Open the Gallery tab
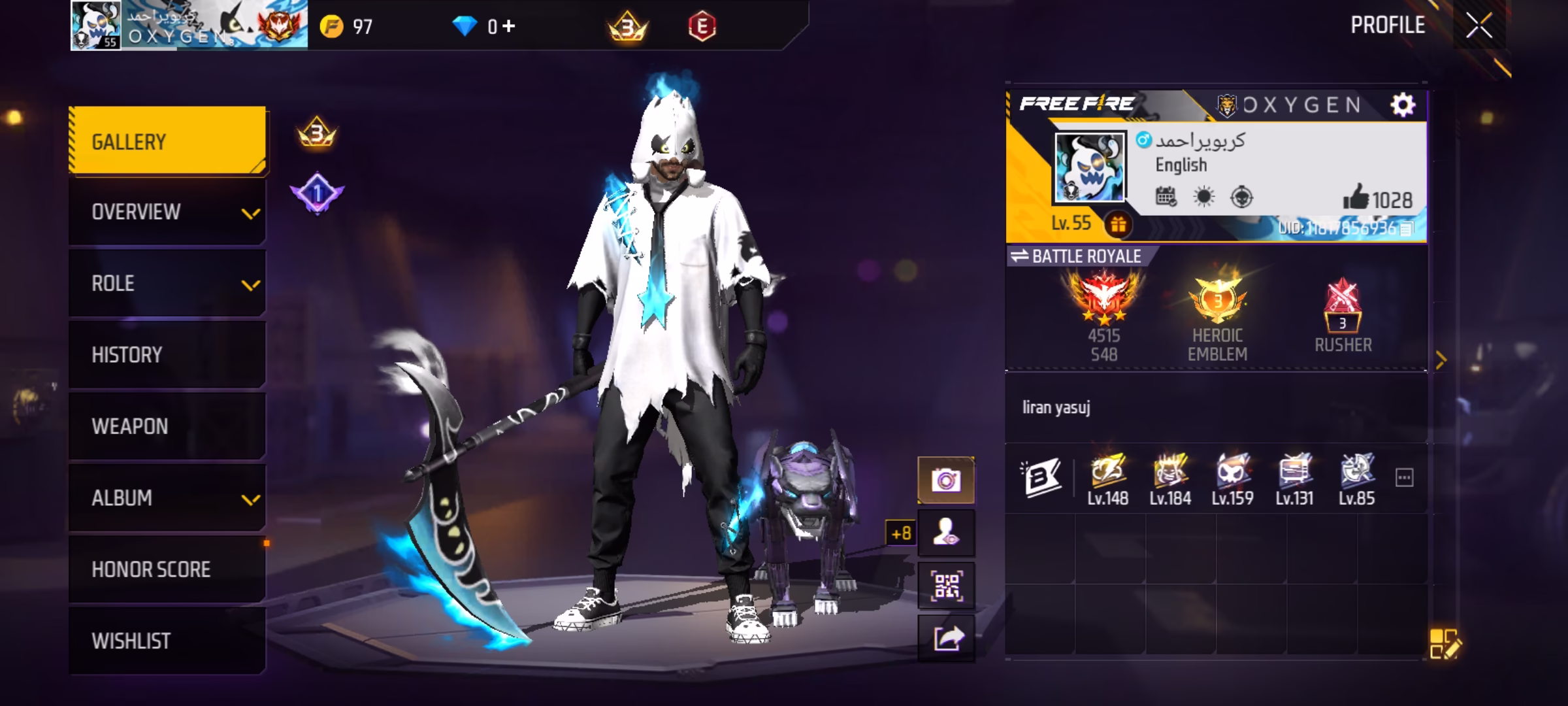 coord(167,141)
